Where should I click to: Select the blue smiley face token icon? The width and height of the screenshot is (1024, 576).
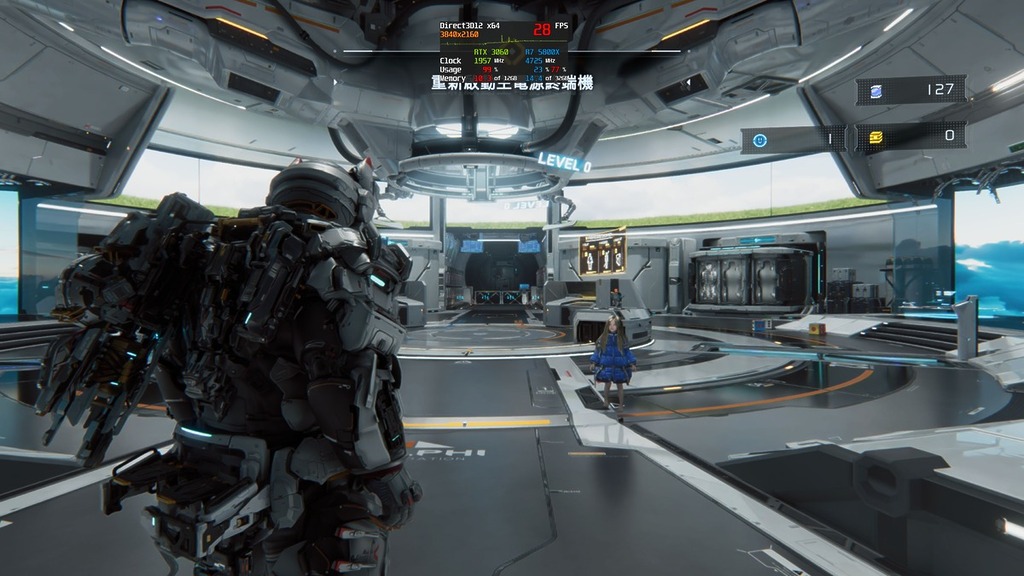pyautogui.click(x=760, y=140)
